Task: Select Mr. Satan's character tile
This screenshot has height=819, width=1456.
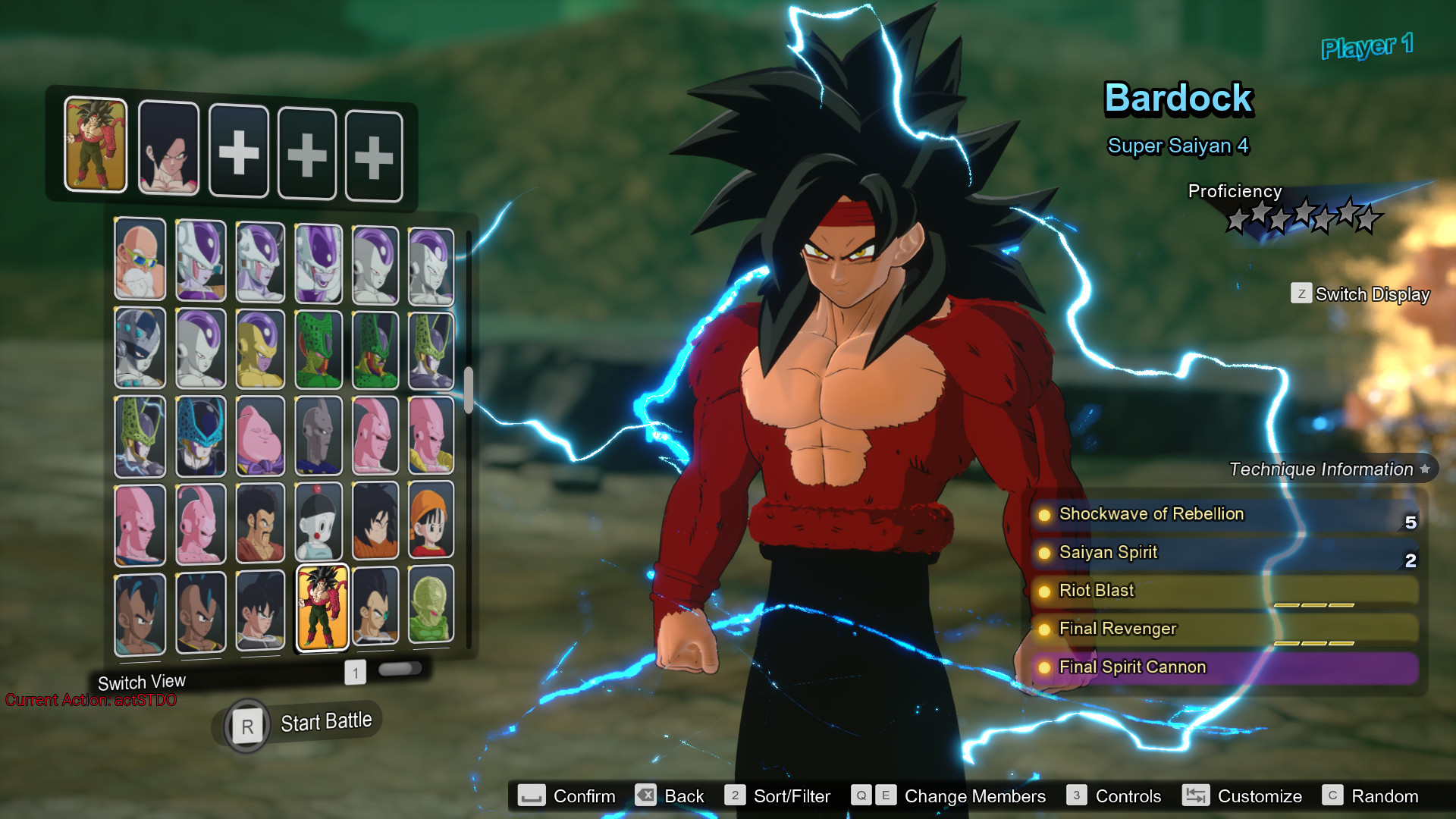Action: pos(260,523)
